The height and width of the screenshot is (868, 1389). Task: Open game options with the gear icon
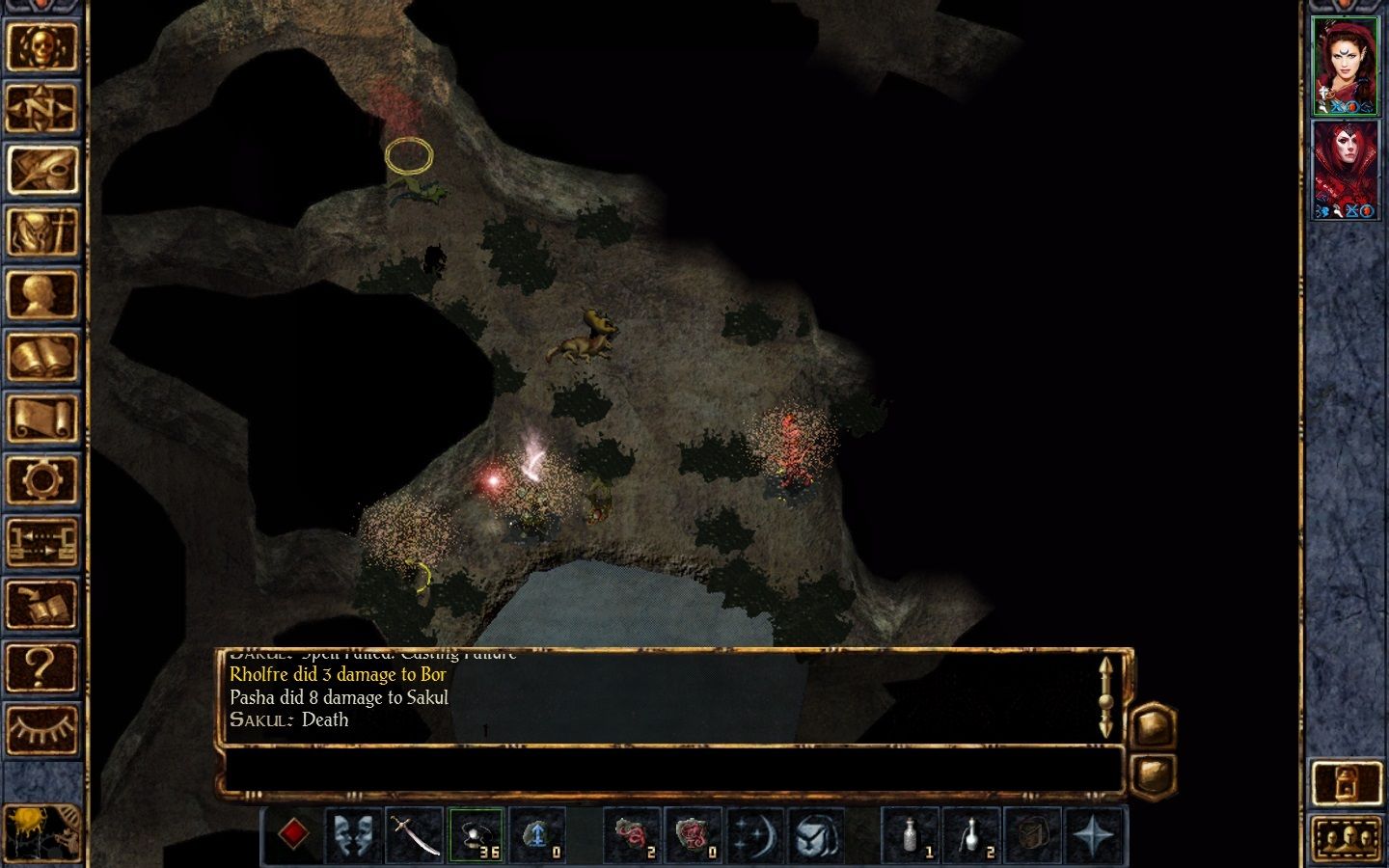41,480
